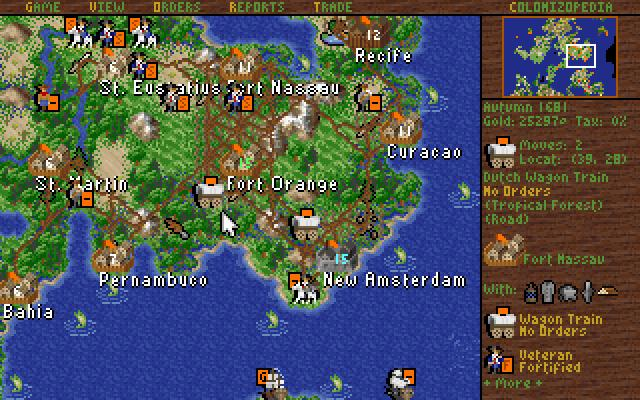Click the world minimap
The height and width of the screenshot is (400, 640).
click(x=559, y=55)
